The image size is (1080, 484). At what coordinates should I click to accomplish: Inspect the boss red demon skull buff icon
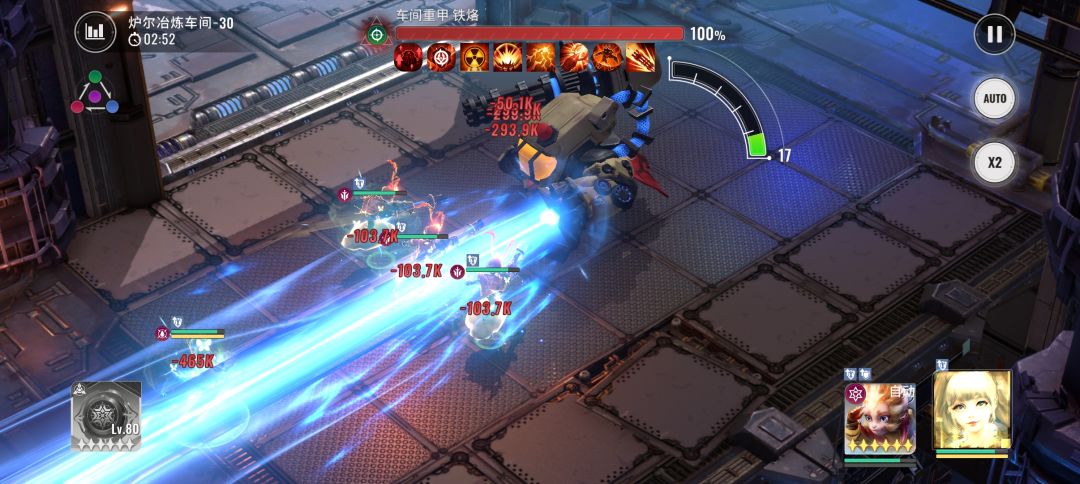click(x=408, y=57)
